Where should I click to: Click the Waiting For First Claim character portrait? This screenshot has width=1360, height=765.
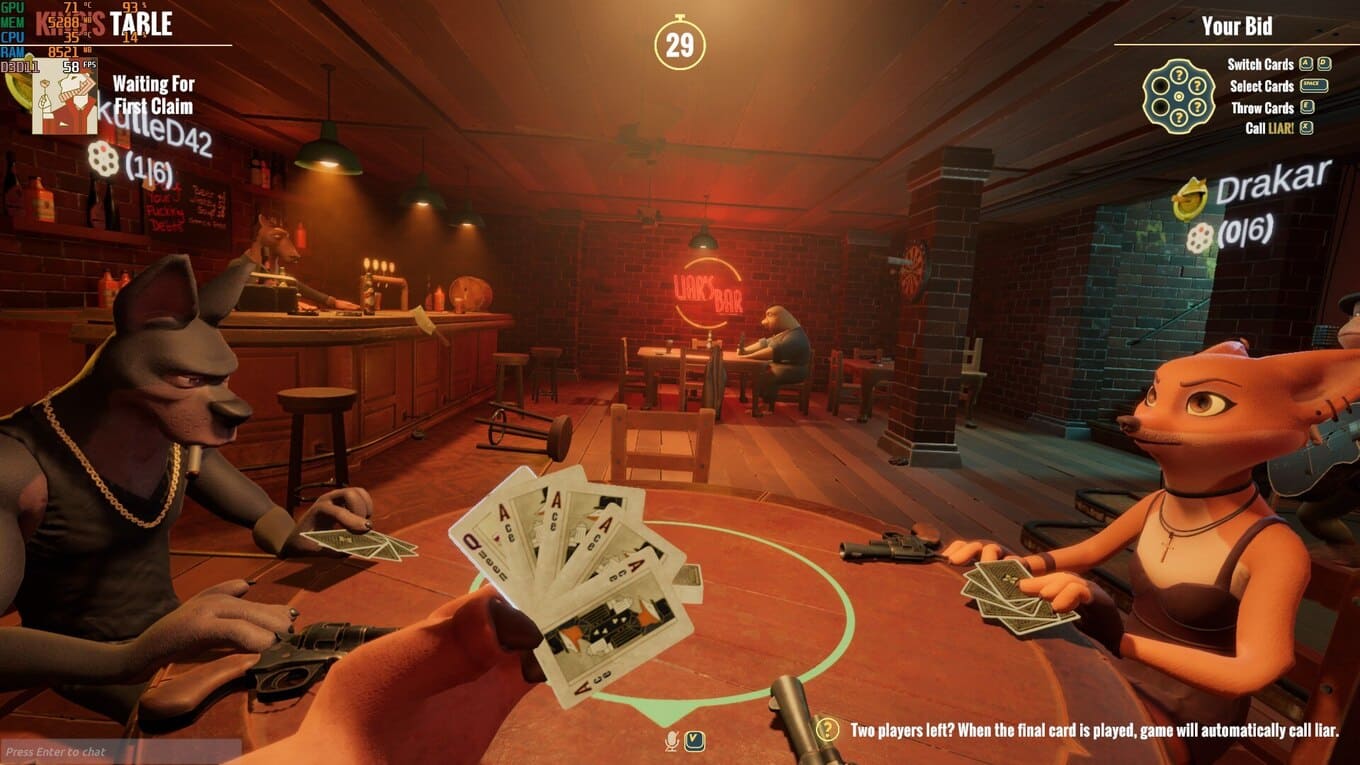(x=65, y=95)
